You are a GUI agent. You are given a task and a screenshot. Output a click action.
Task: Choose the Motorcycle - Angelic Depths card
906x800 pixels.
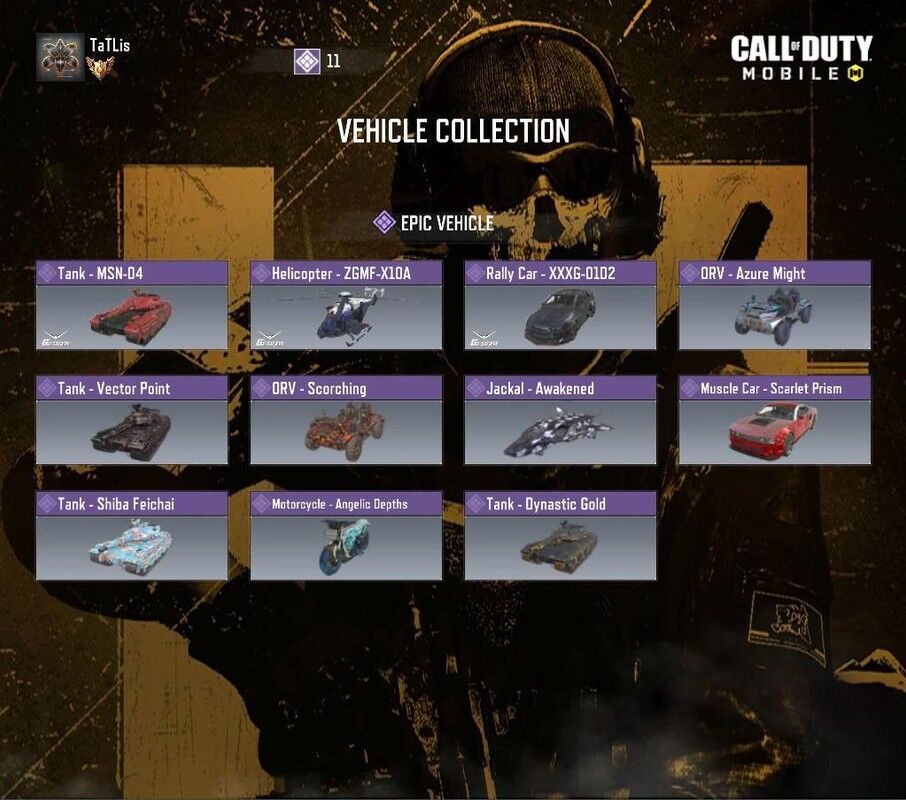[346, 536]
